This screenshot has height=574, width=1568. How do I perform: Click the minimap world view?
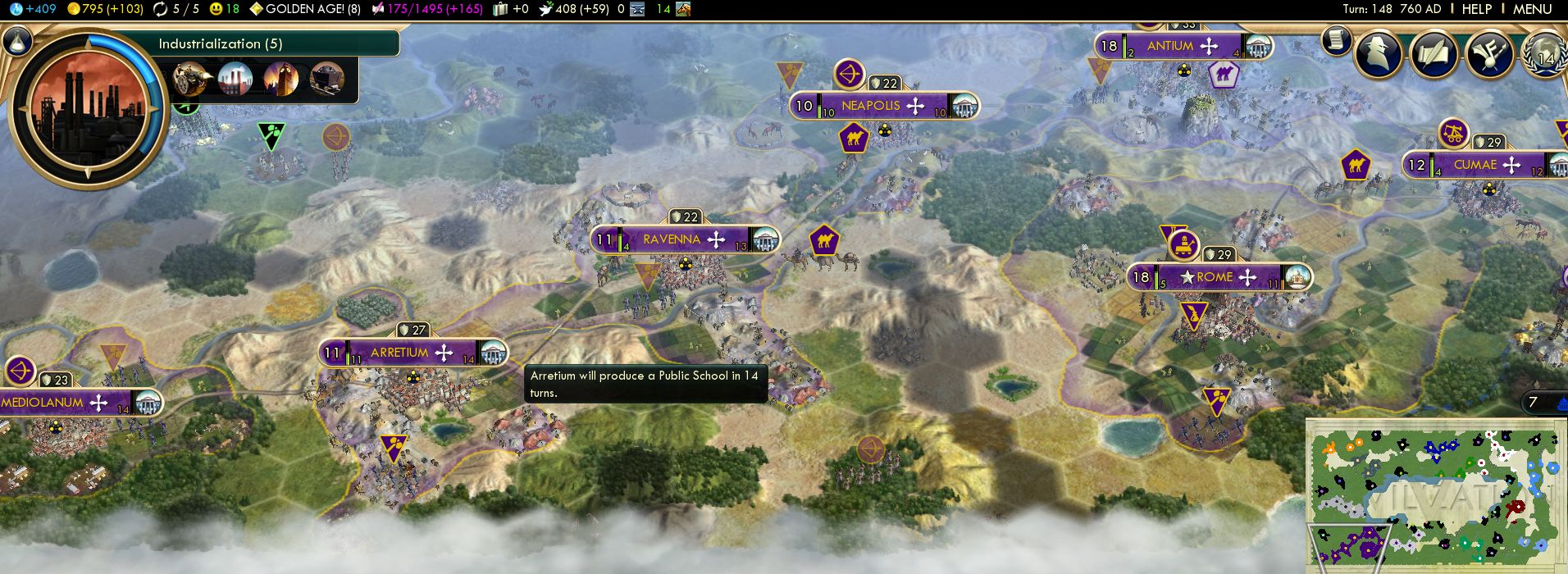pos(1435,496)
